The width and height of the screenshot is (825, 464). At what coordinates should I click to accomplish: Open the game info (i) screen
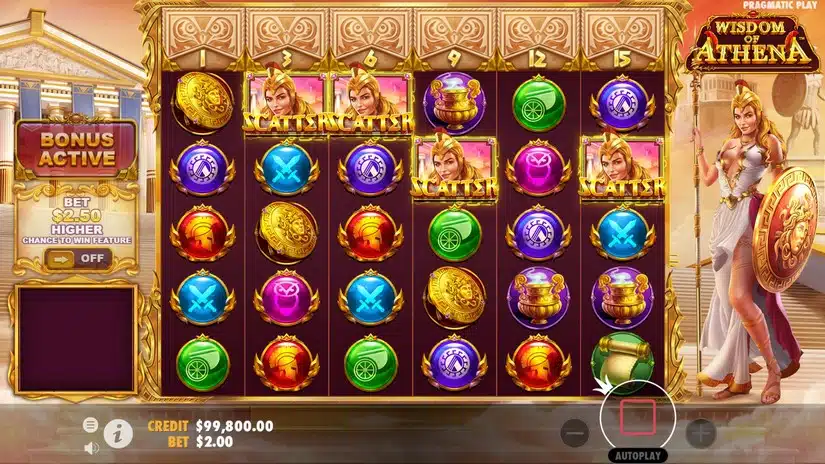coord(118,433)
